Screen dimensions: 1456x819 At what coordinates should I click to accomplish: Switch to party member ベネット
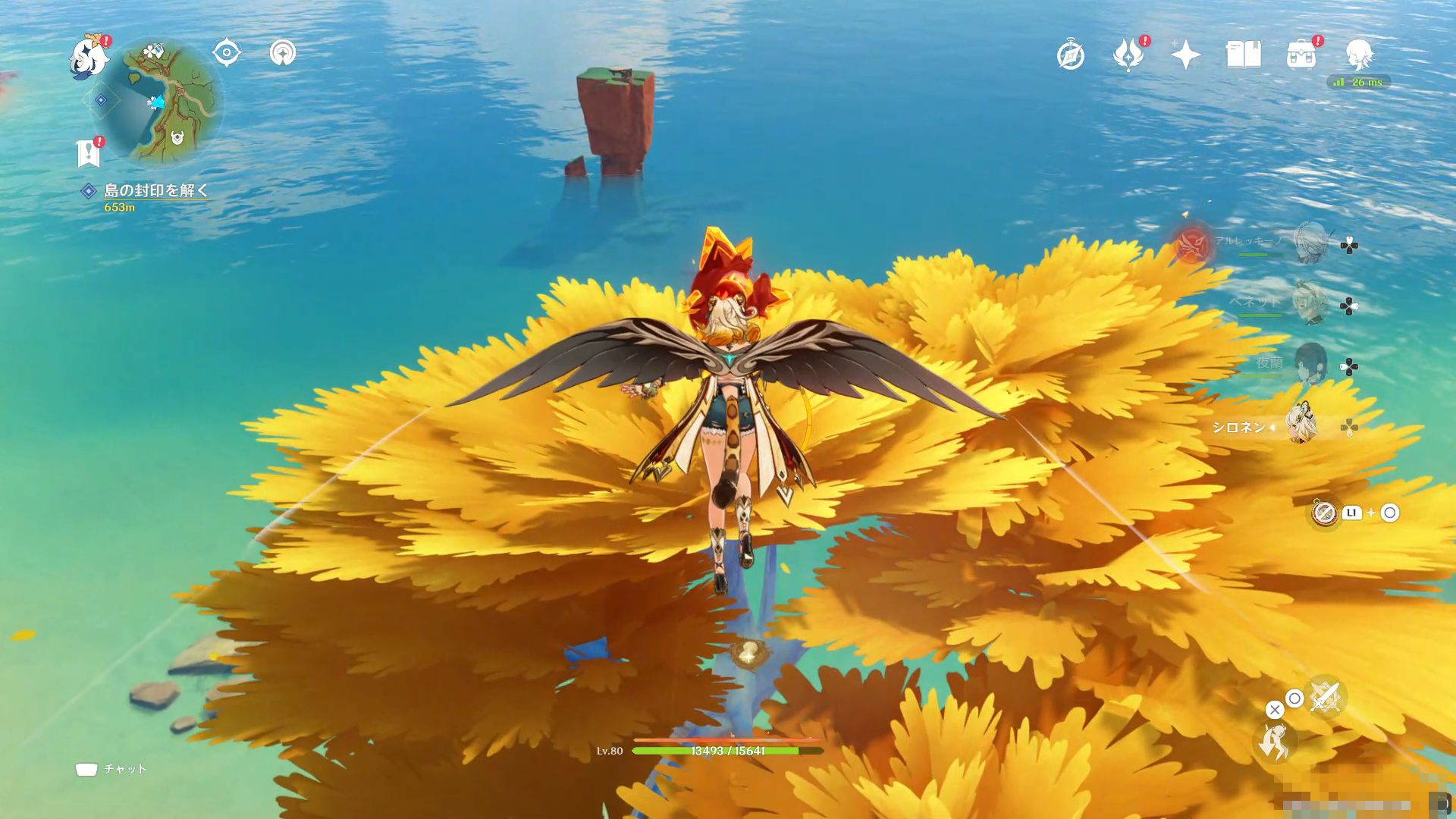pyautogui.click(x=1310, y=303)
